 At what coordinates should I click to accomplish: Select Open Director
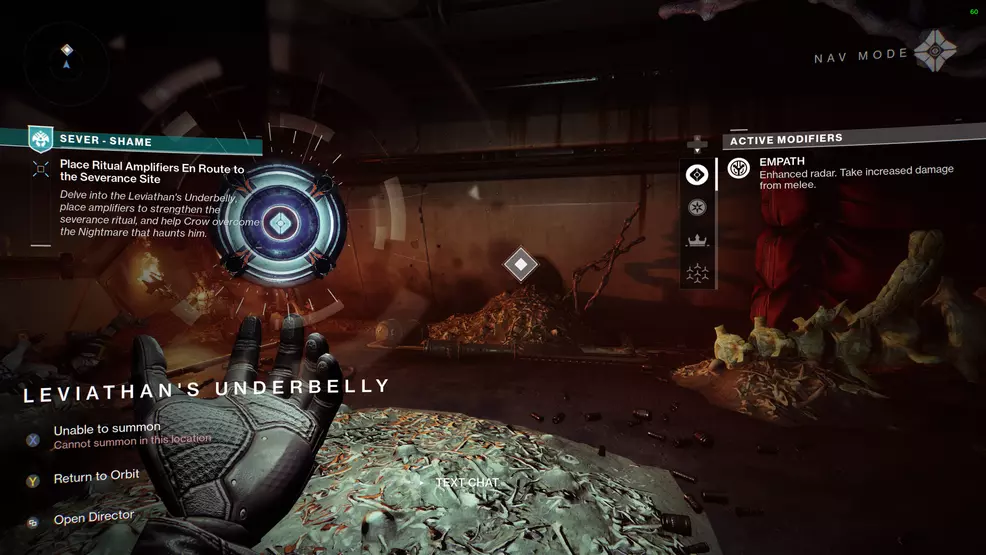coord(93,518)
